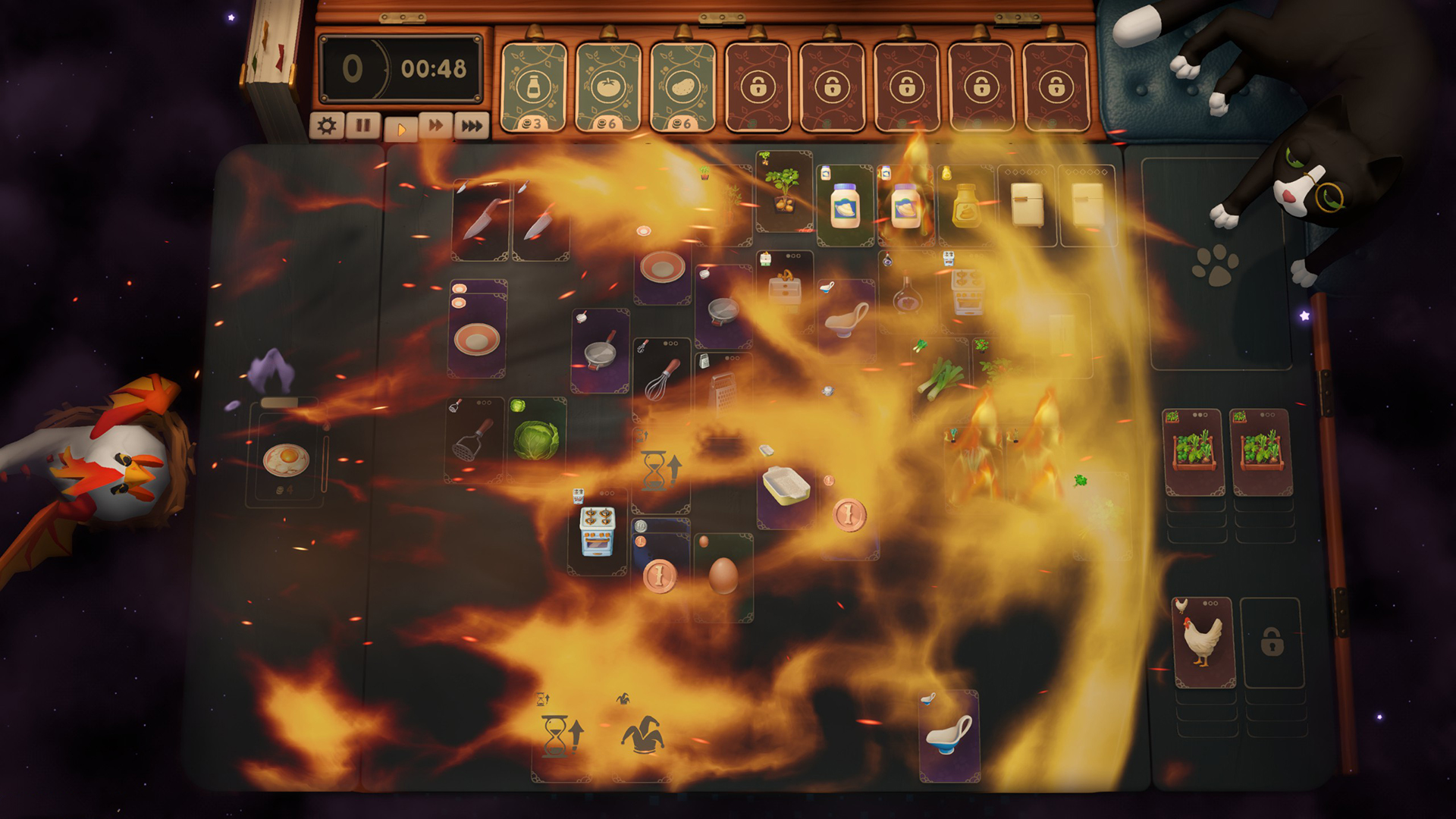Pick the baking dish card
1456x819 pixels.
click(x=786, y=487)
